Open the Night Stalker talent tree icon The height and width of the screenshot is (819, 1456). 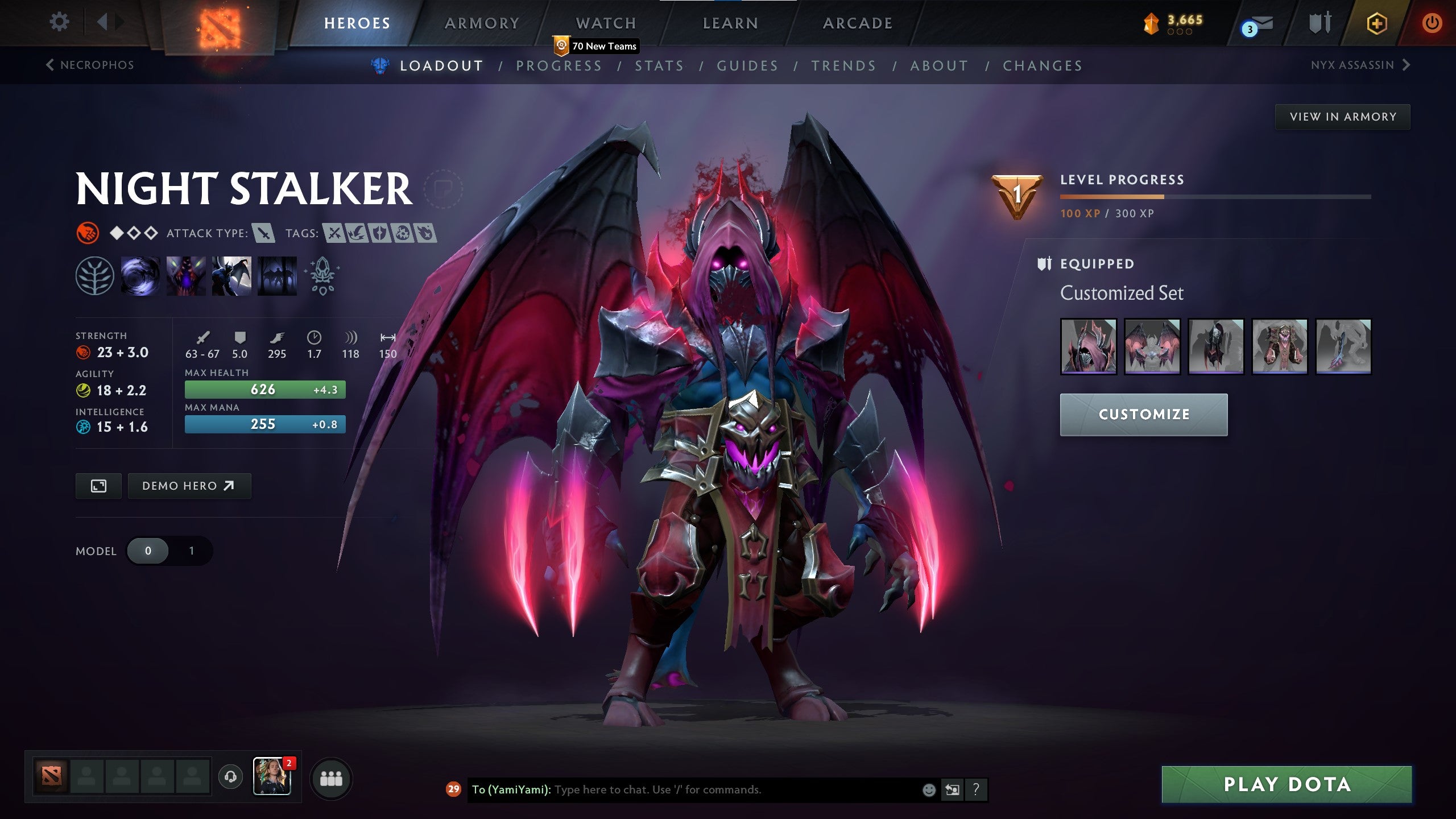click(96, 276)
